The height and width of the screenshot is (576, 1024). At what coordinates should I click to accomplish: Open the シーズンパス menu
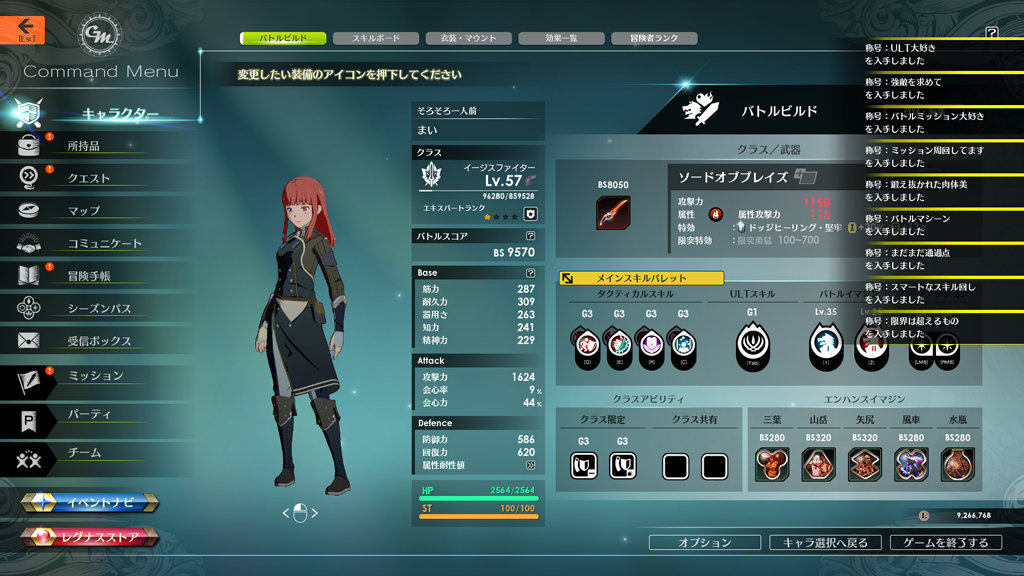(99, 308)
